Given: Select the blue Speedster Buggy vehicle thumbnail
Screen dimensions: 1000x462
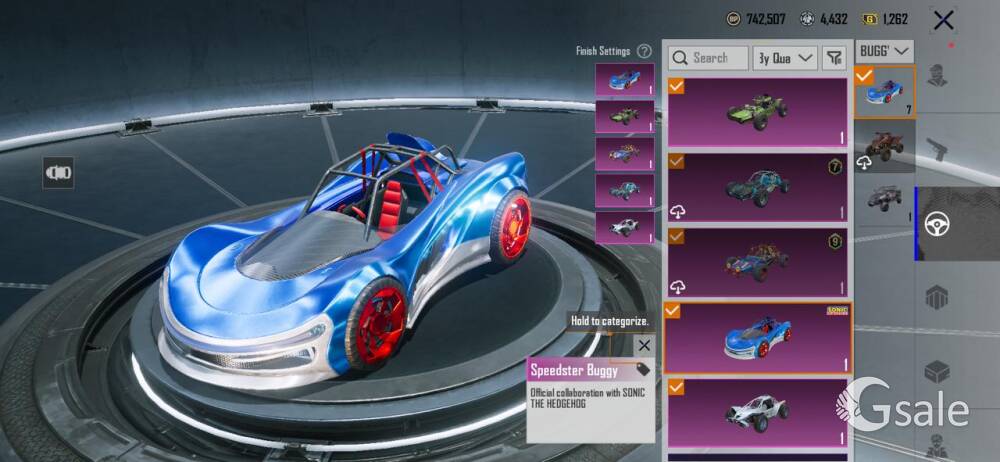Looking at the screenshot, I should click(x=885, y=92).
